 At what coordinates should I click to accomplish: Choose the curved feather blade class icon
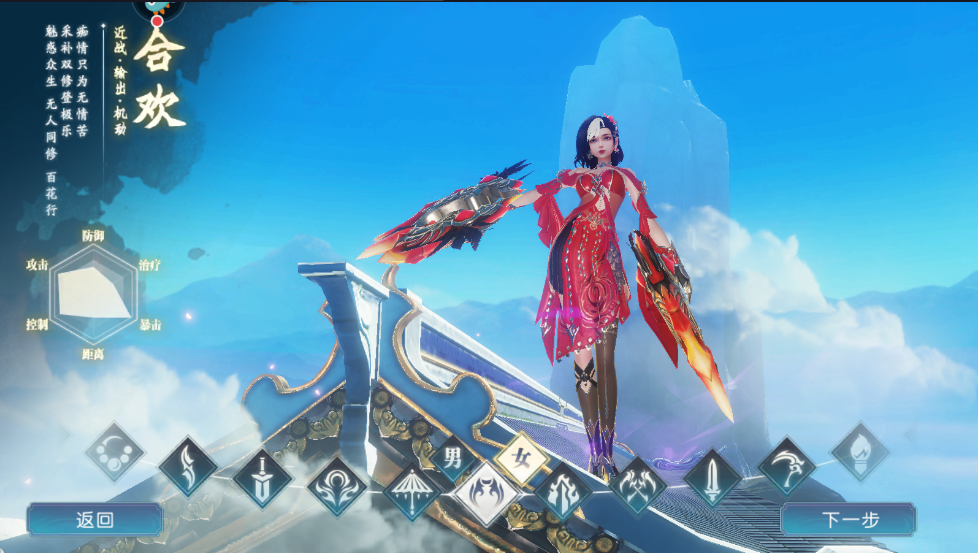(x=188, y=465)
